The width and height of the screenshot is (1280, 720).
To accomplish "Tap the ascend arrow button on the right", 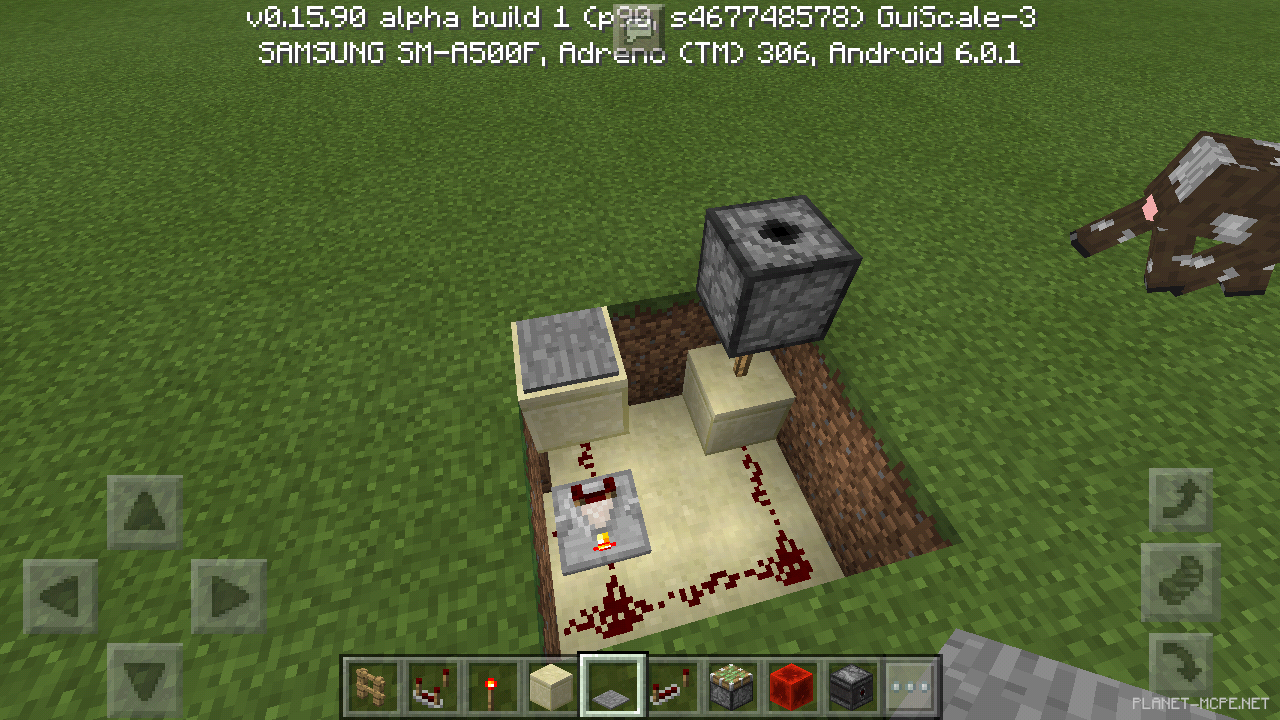I will coord(1180,498).
